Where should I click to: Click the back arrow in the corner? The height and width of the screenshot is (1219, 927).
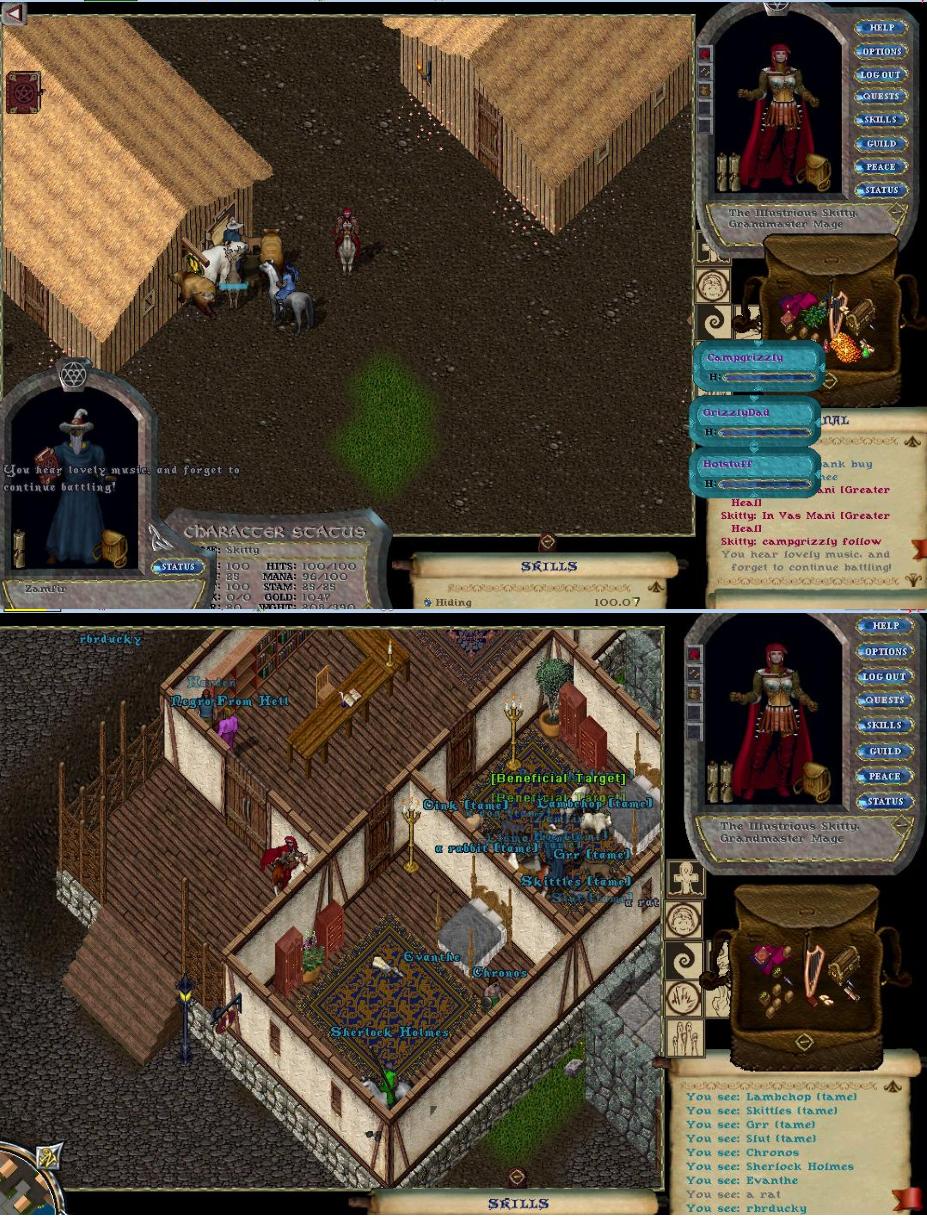[13, 13]
